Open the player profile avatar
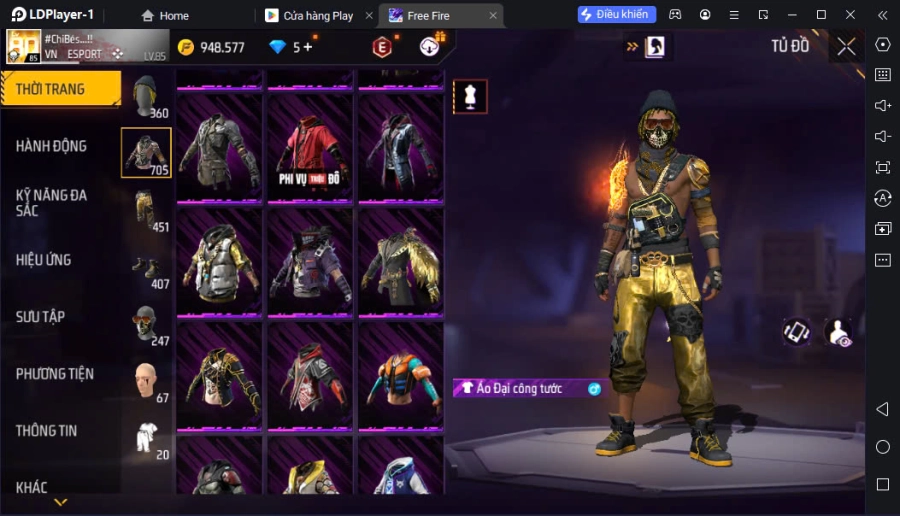Viewport: 900px width, 516px height. coord(24,46)
